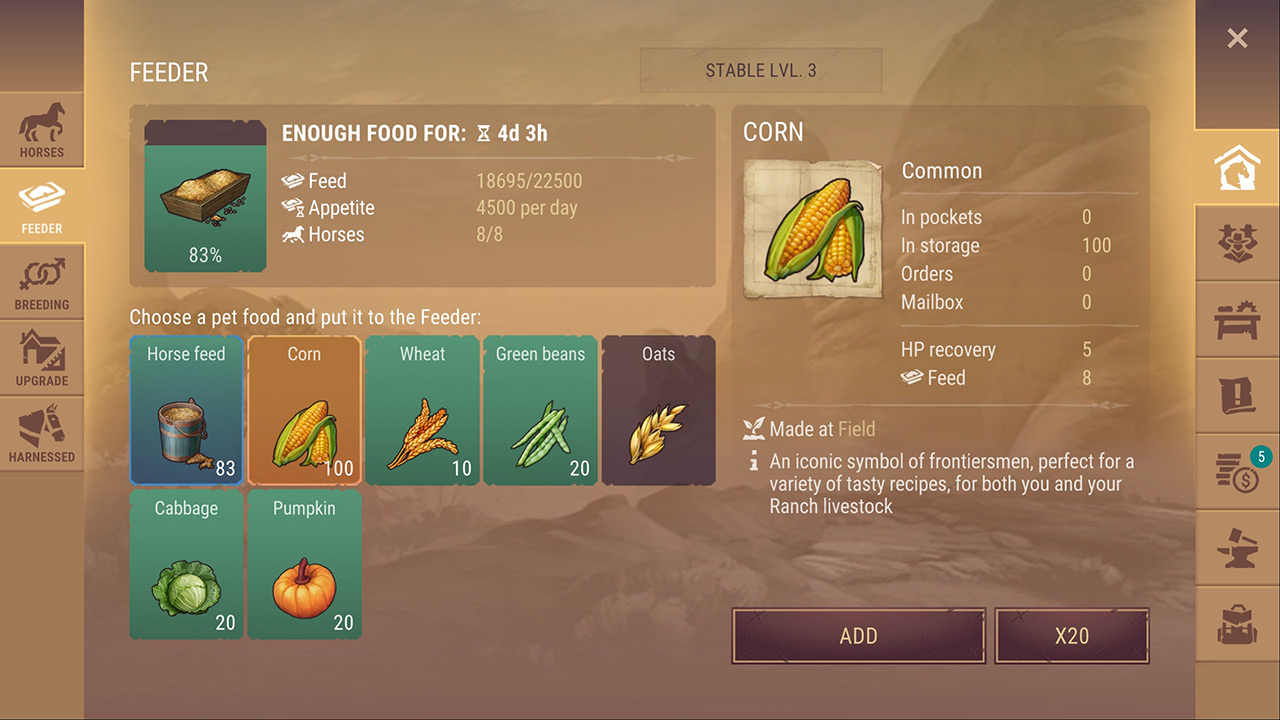Screen dimensions: 1280x720
Task: Open the coins icon with 5 badge
Action: (1237, 472)
